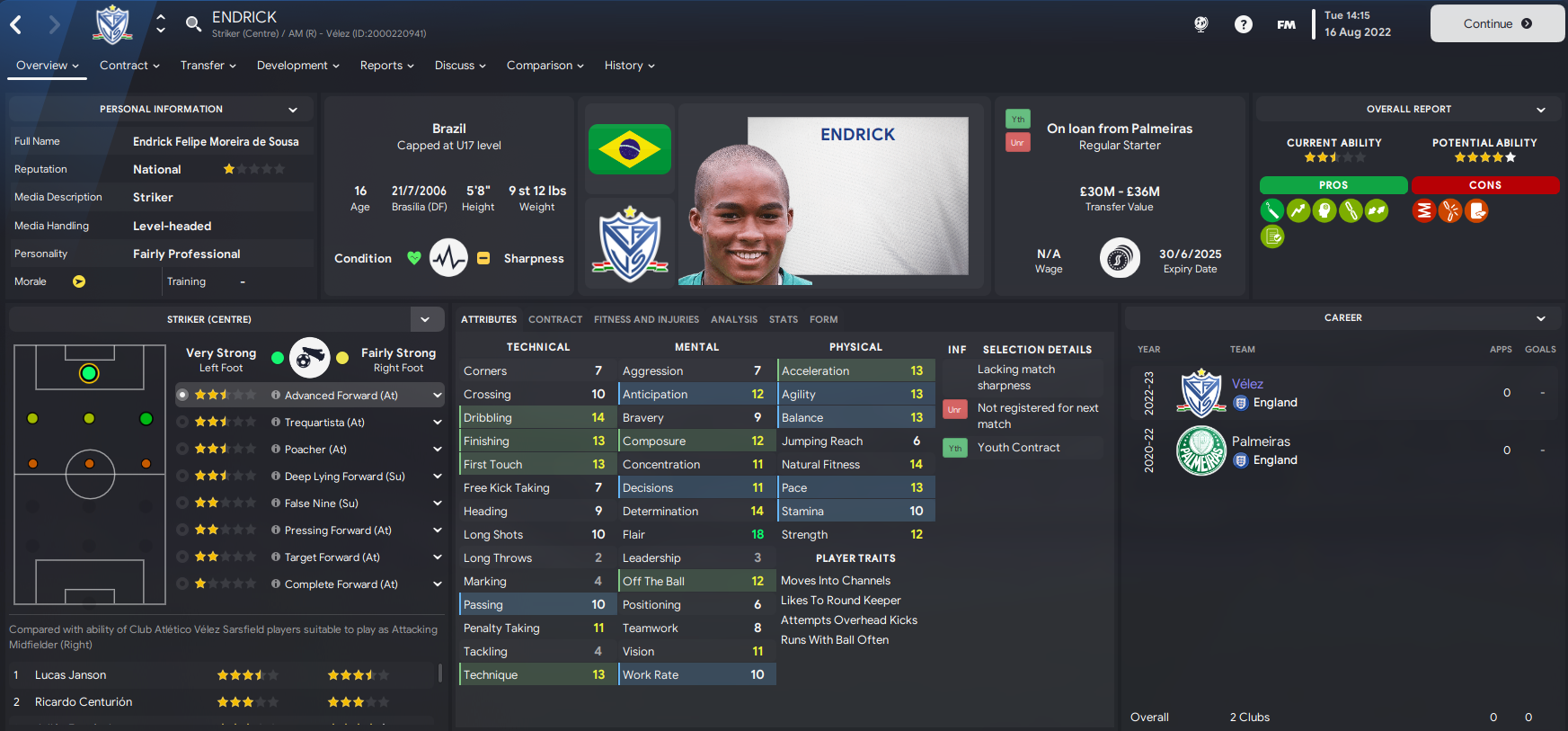Switch to the Form tab
The image size is (1568, 731).
[x=823, y=319]
